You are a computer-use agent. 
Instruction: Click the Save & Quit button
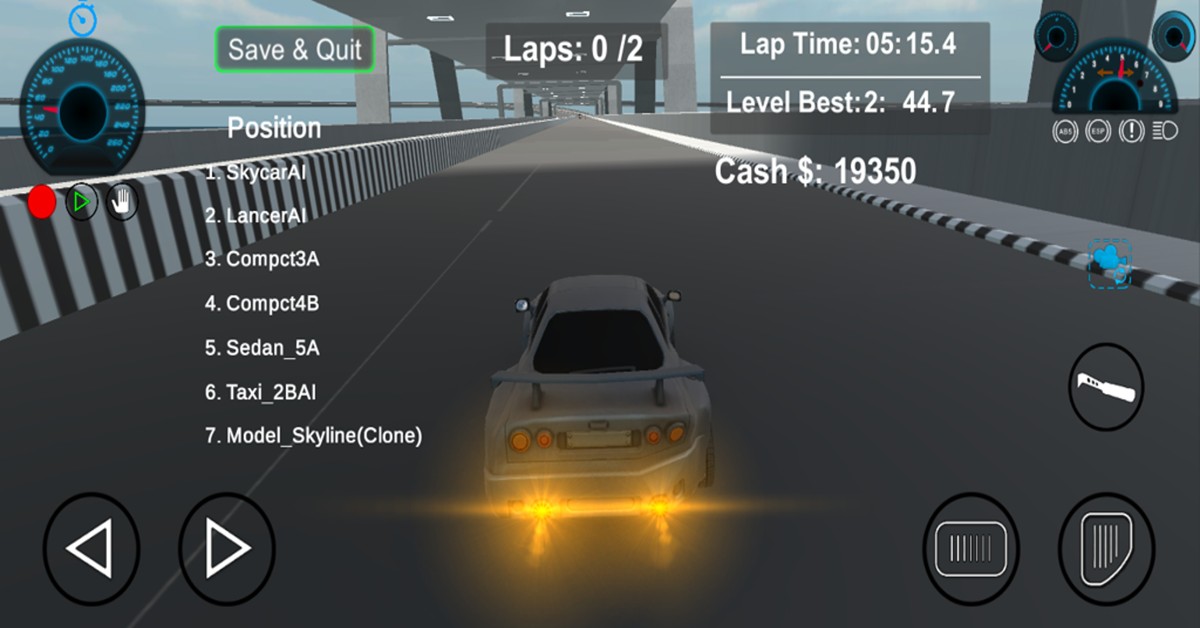point(295,50)
